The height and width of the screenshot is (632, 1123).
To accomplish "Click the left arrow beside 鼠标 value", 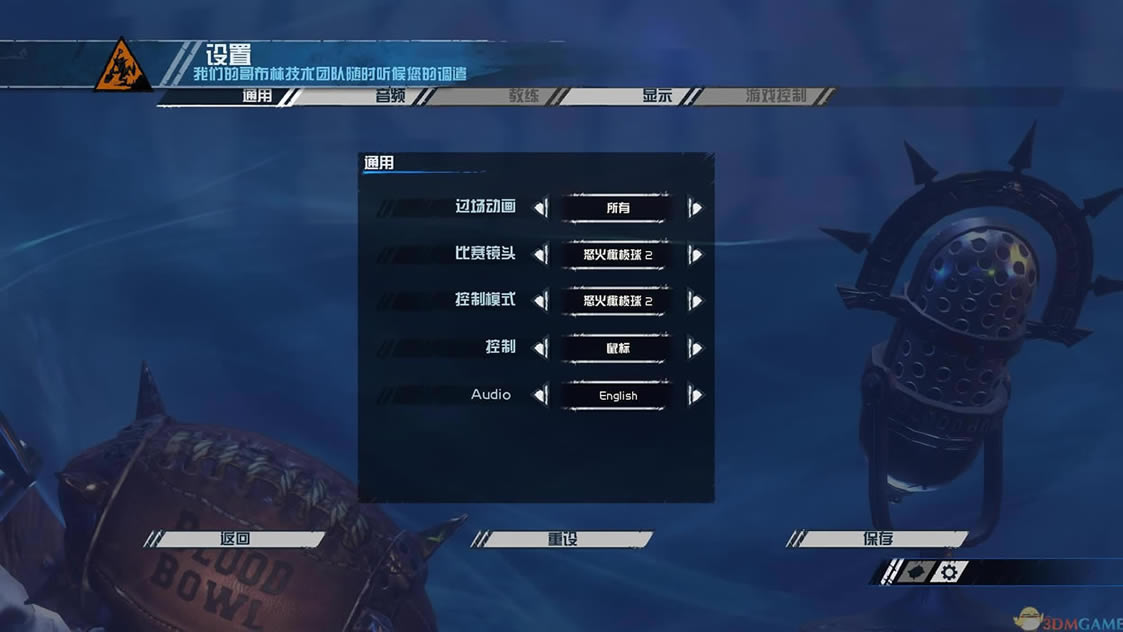I will tap(541, 348).
